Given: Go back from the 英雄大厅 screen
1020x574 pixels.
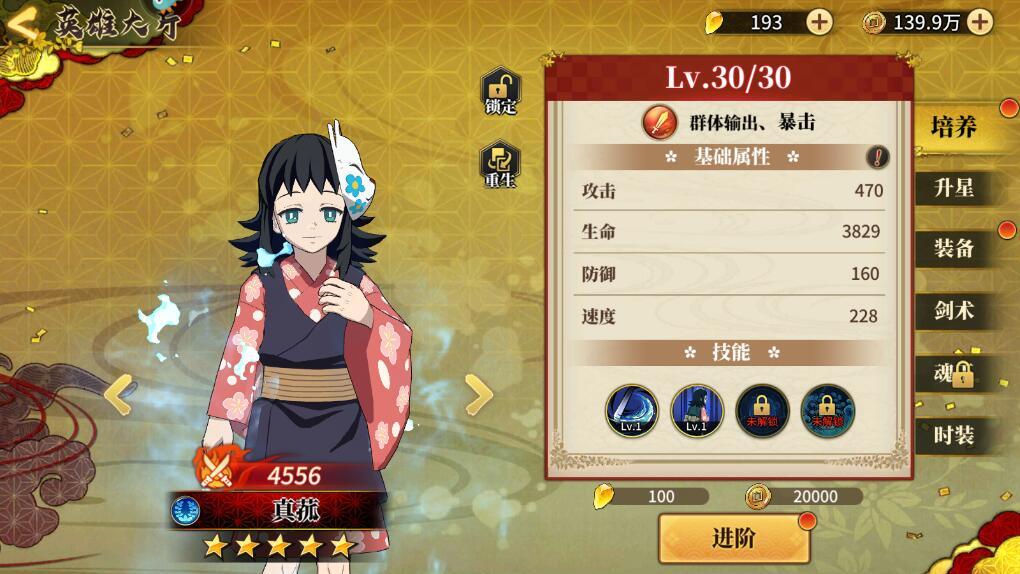Looking at the screenshot, I should tap(24, 24).
